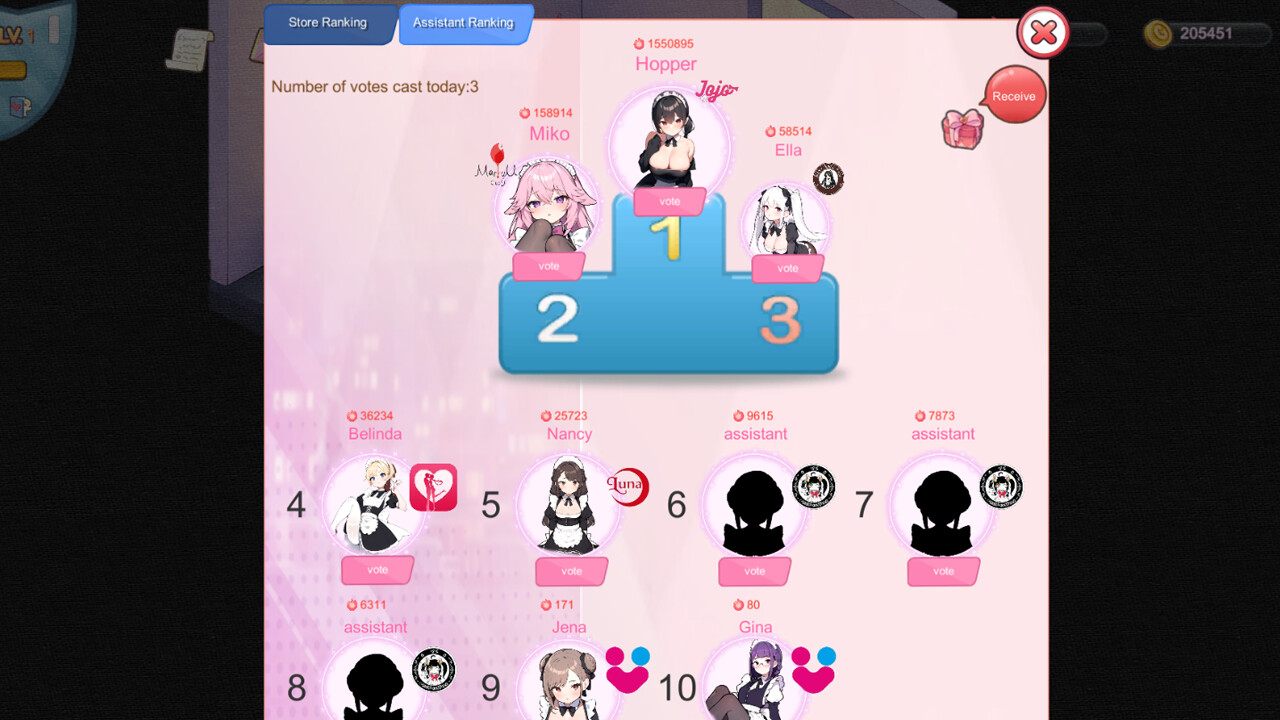Click the level experience progress bar
This screenshot has width=1280, height=720.
point(13,69)
